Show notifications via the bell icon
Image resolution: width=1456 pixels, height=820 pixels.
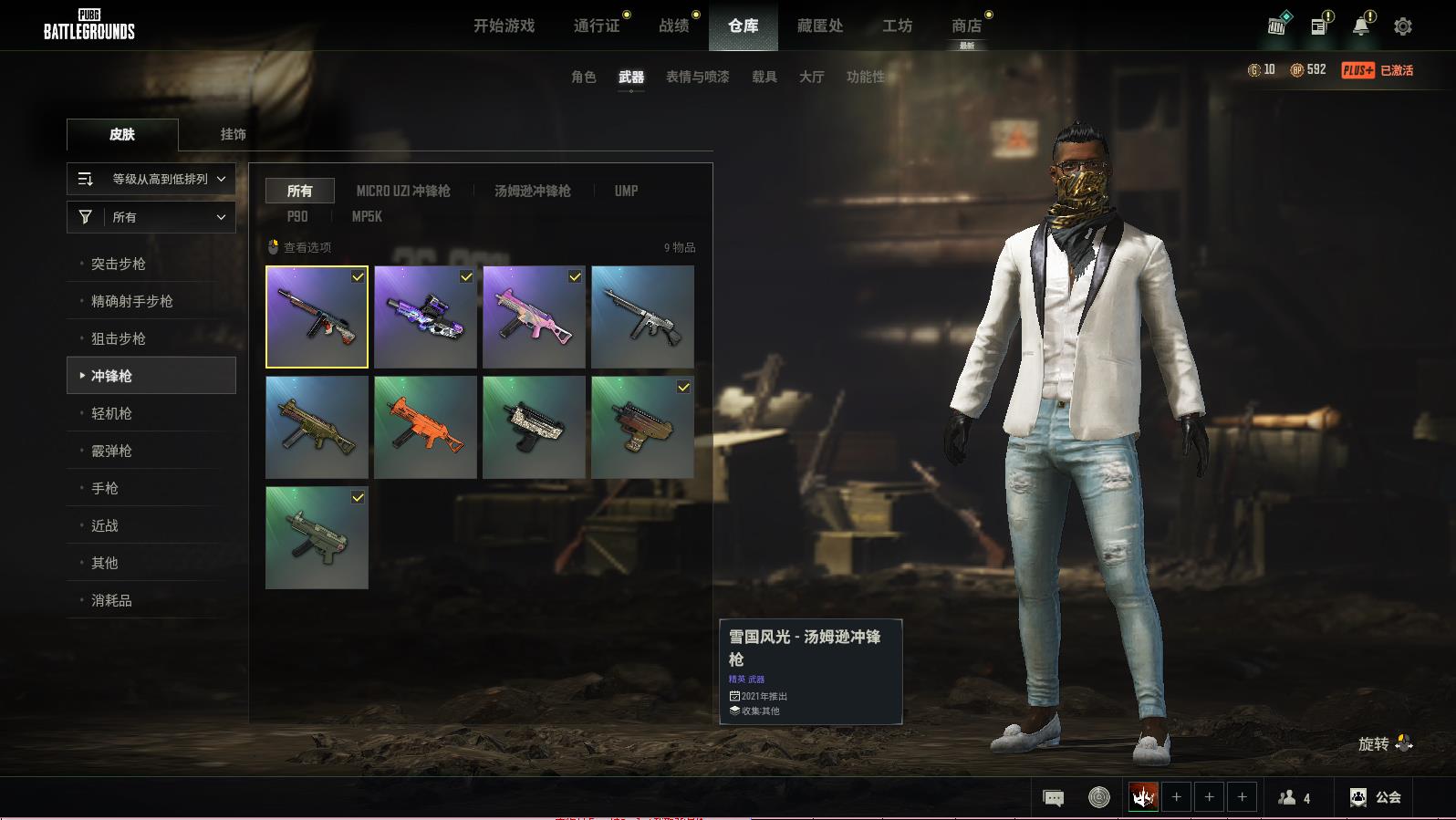1360,26
